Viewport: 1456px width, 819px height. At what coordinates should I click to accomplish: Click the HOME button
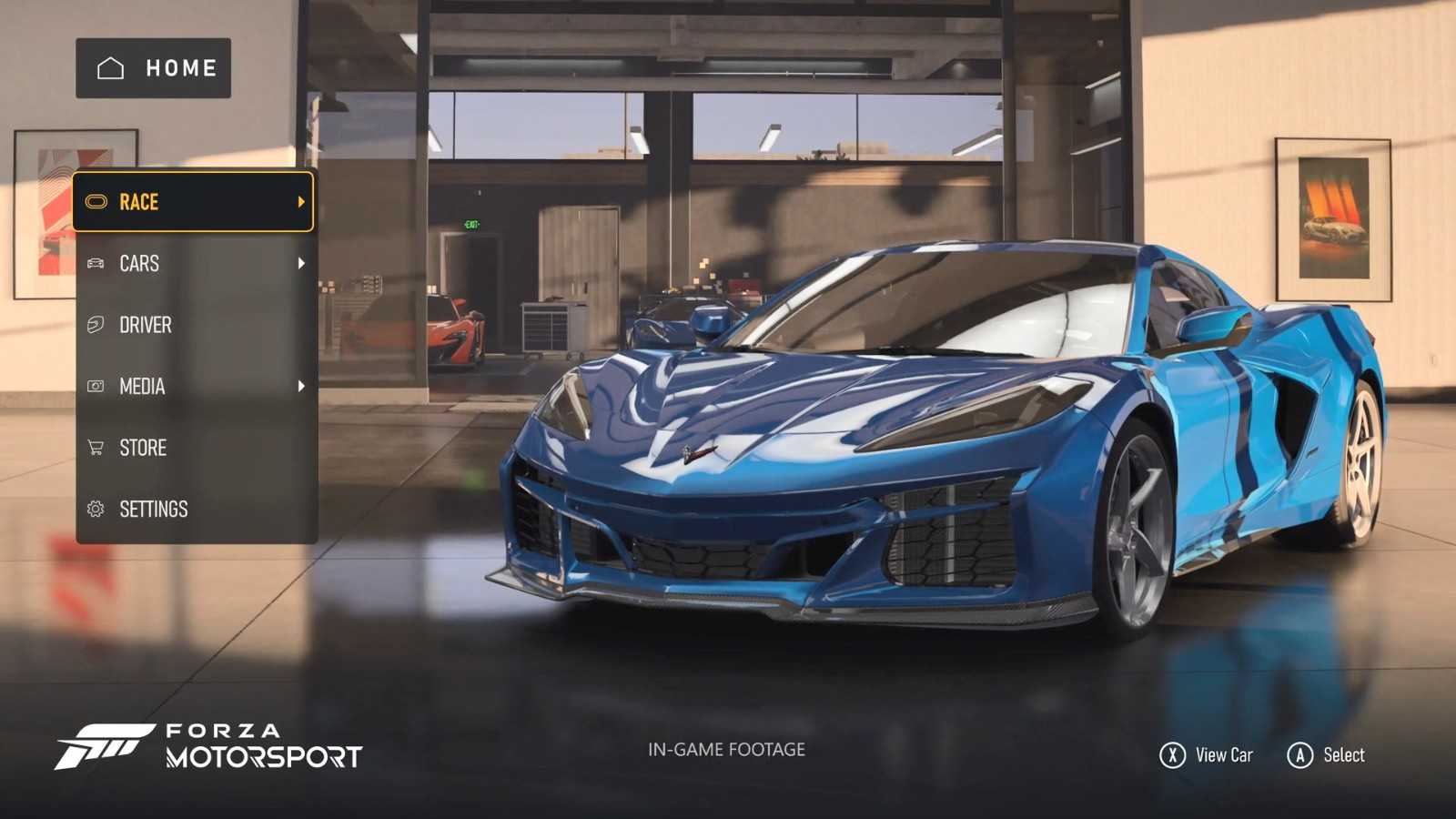(x=153, y=66)
